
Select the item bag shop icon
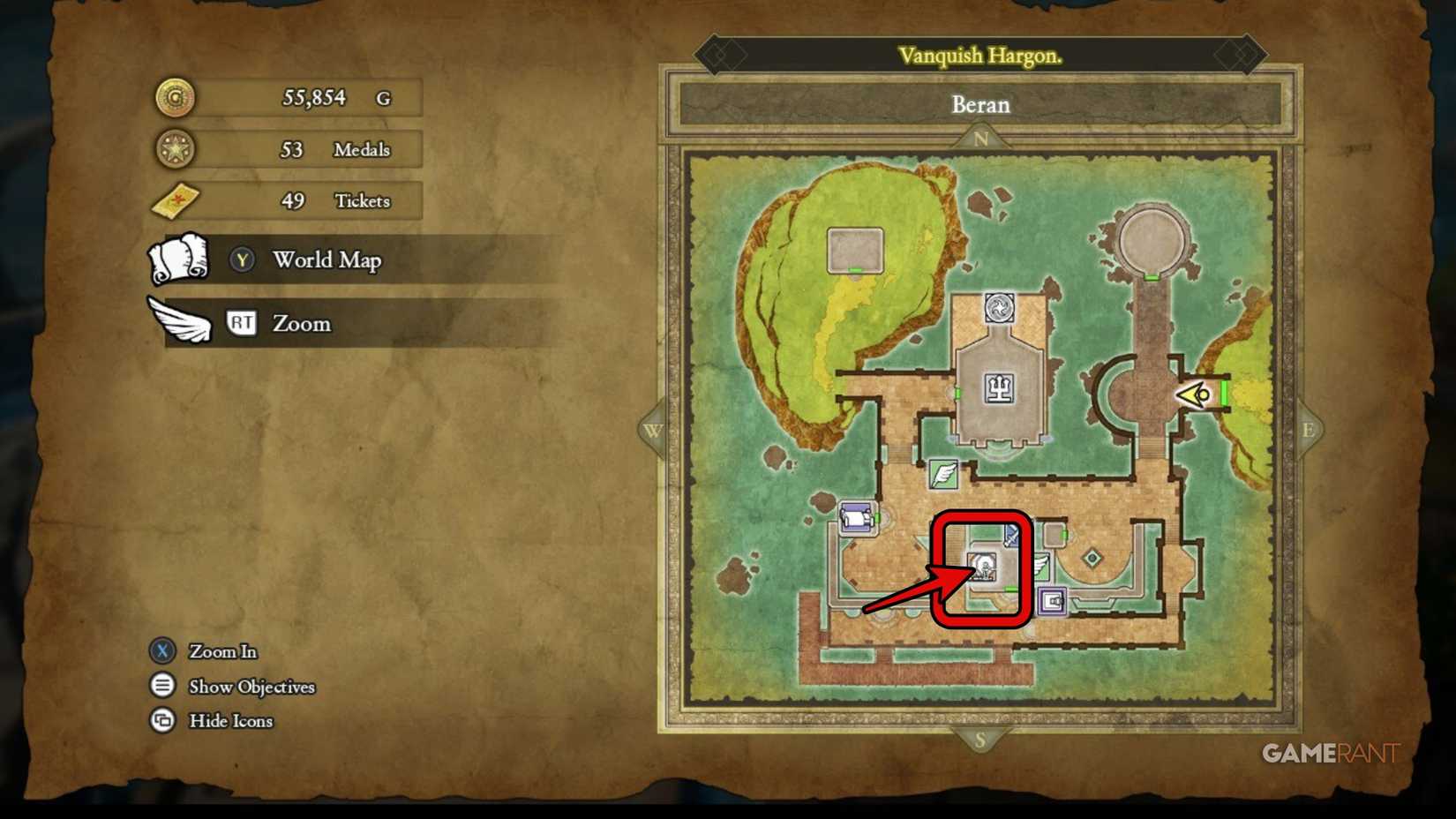pyautogui.click(x=1053, y=600)
